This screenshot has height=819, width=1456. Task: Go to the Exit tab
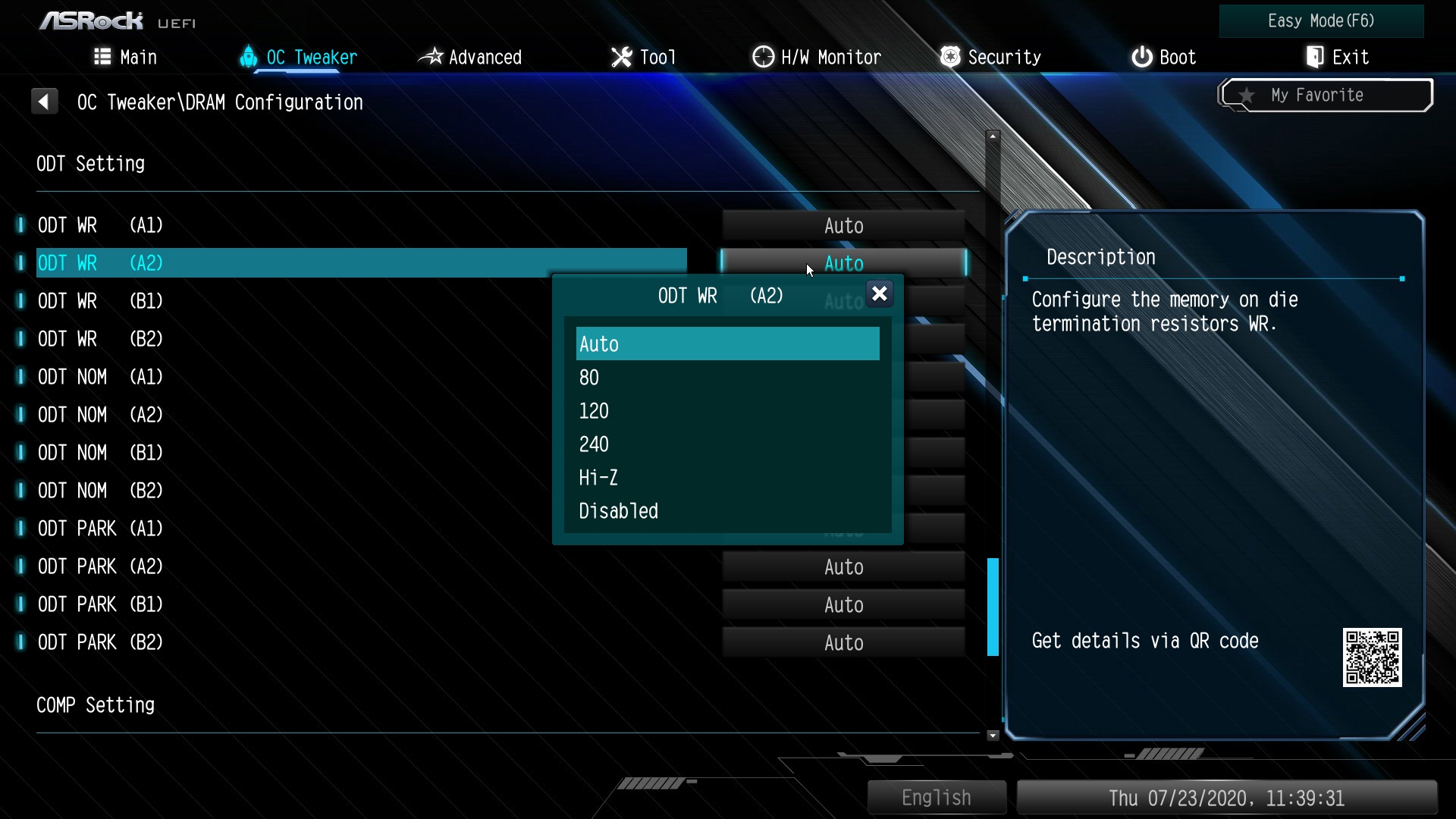(x=1337, y=58)
